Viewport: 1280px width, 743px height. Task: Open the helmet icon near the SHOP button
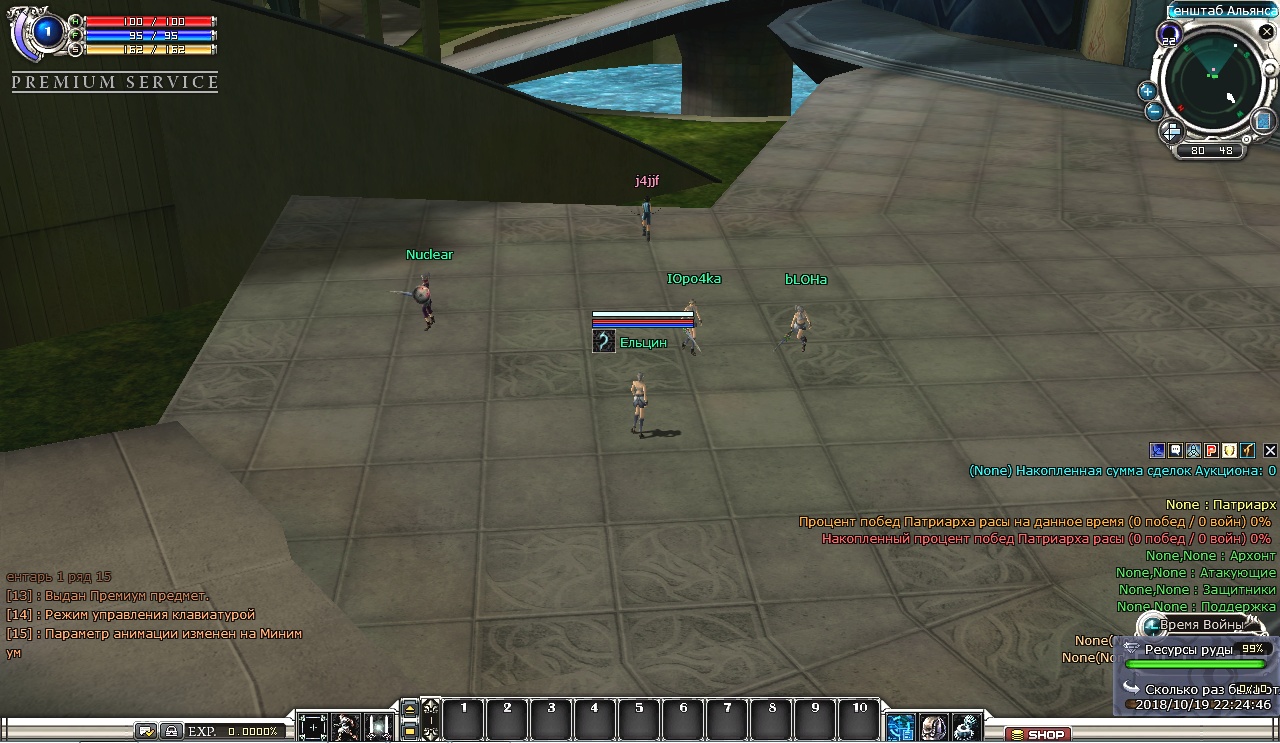tap(933, 727)
